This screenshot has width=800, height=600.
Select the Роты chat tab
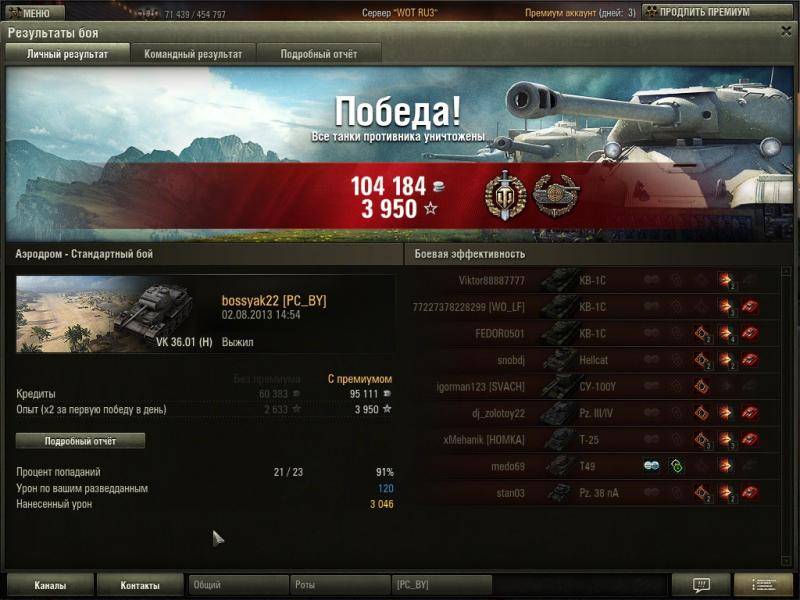pyautogui.click(x=340, y=585)
